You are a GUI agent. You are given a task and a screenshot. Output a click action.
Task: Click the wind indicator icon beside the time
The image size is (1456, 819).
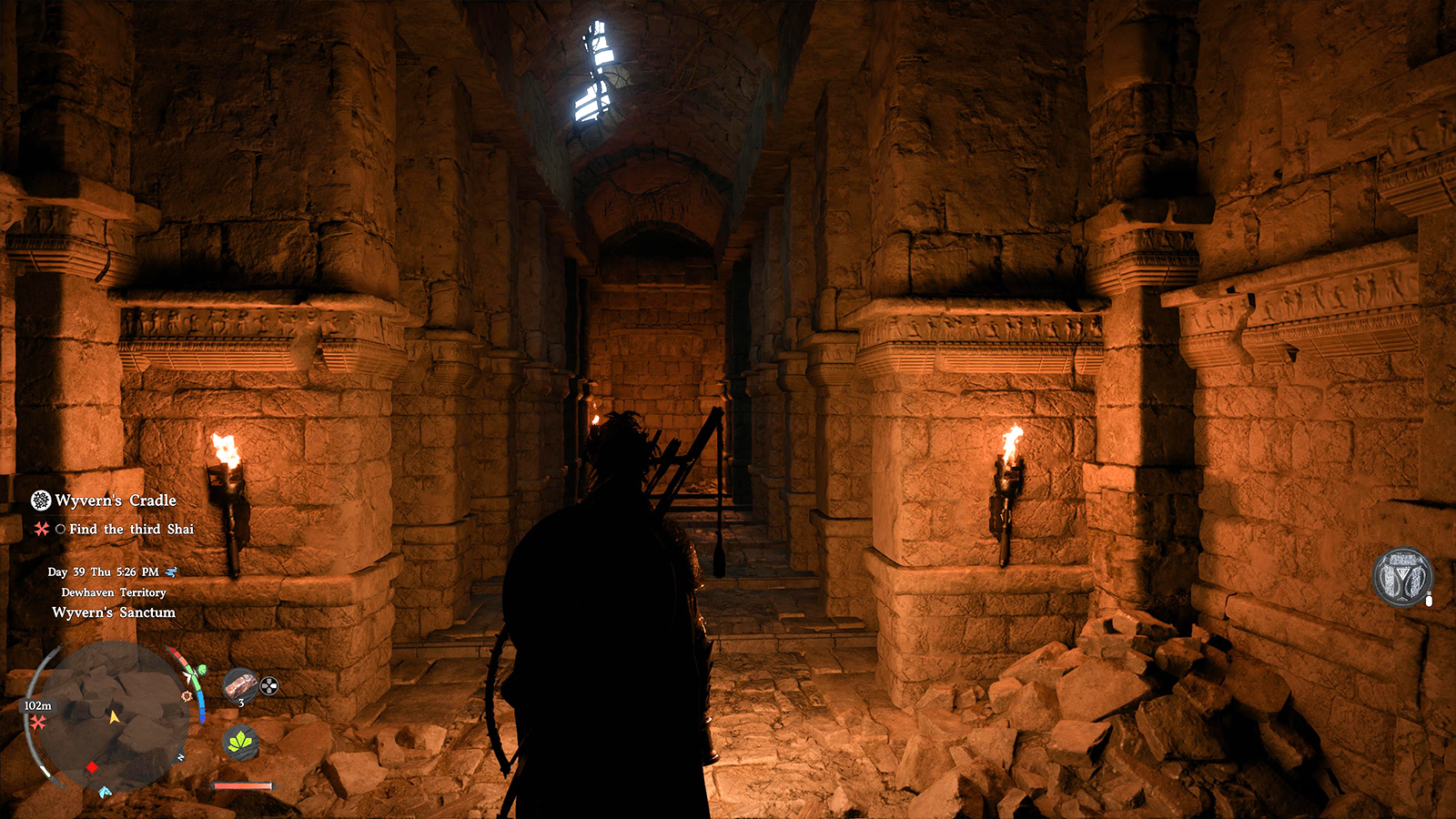(171, 571)
